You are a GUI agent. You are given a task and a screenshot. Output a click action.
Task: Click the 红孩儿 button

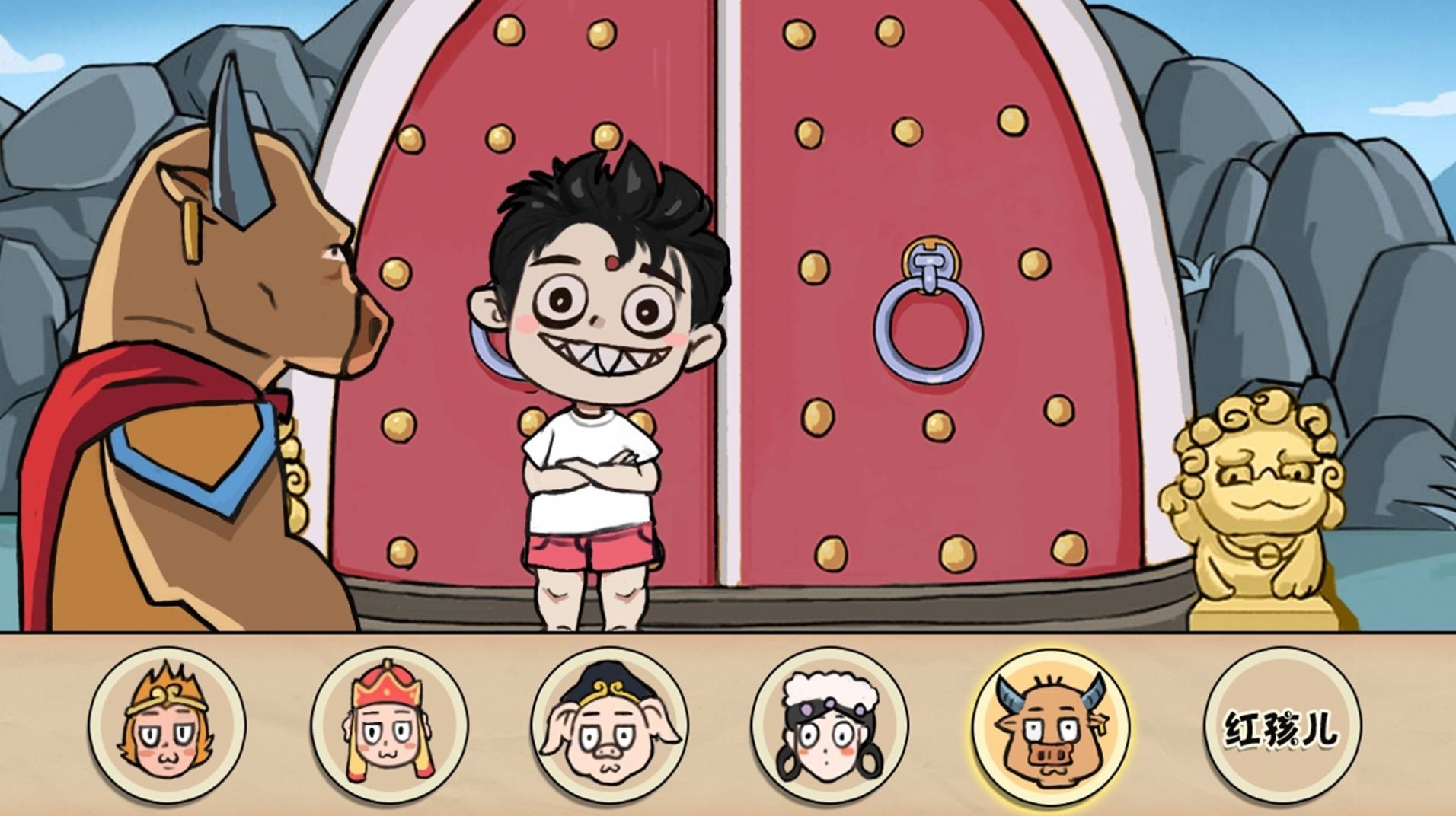click(1282, 726)
